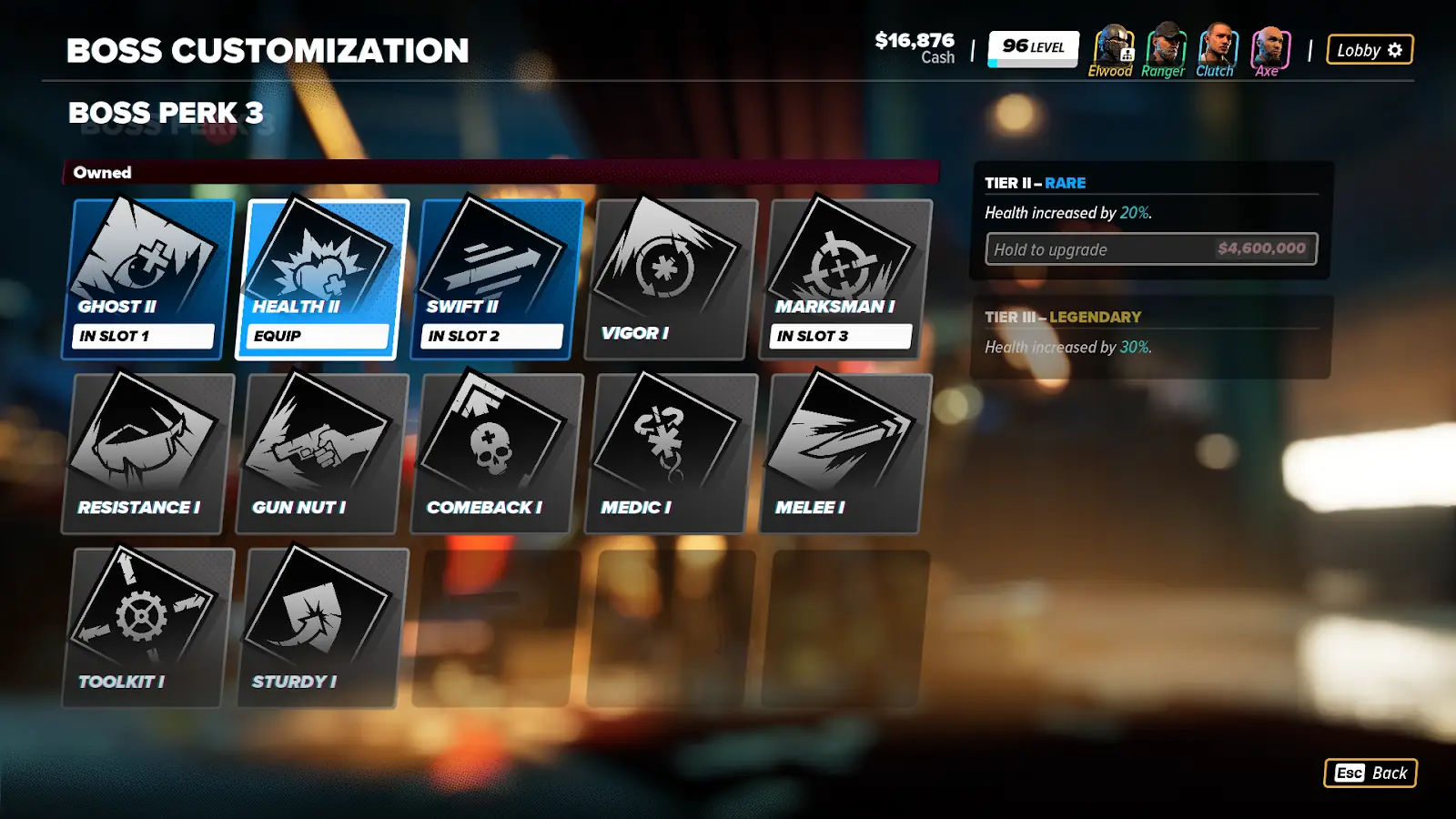Click the Hold to upgrade button
This screenshot has width=1456, height=819.
[x=1151, y=249]
